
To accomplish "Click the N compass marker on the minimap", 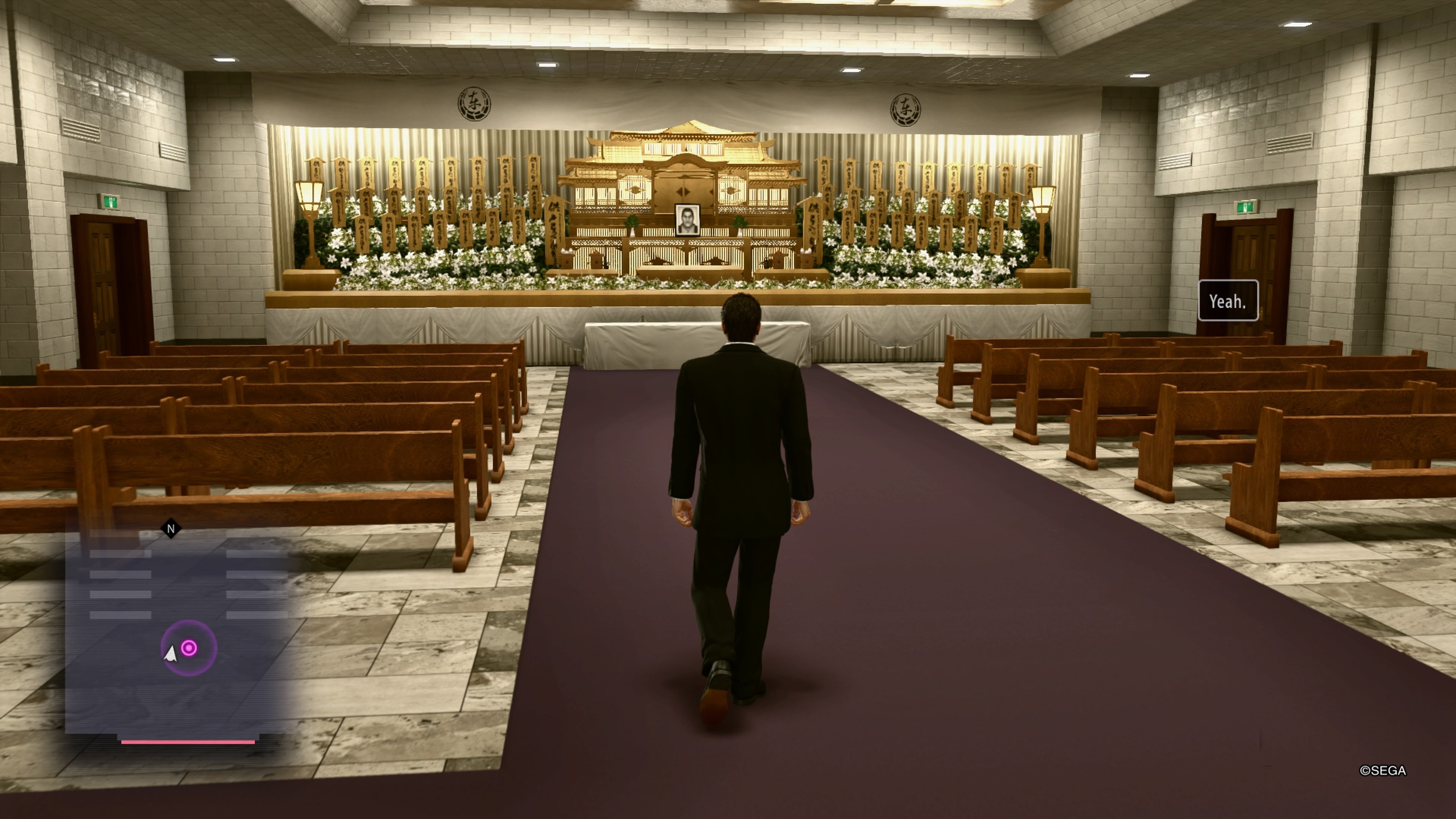I will (x=170, y=528).
